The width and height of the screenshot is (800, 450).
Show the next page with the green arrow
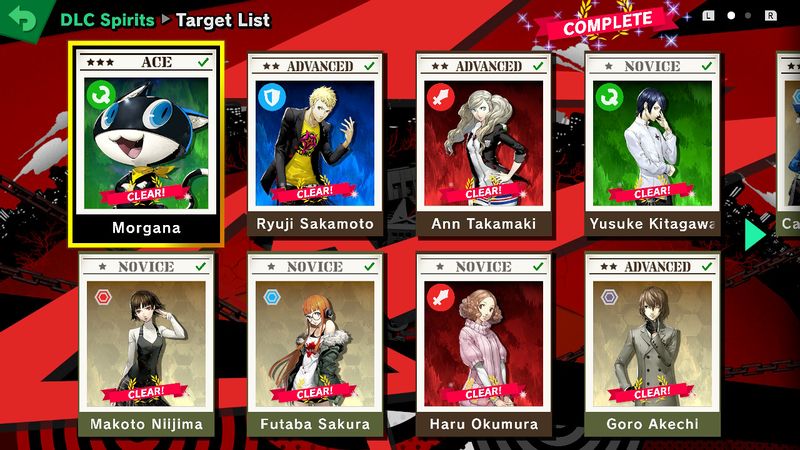[x=756, y=235]
